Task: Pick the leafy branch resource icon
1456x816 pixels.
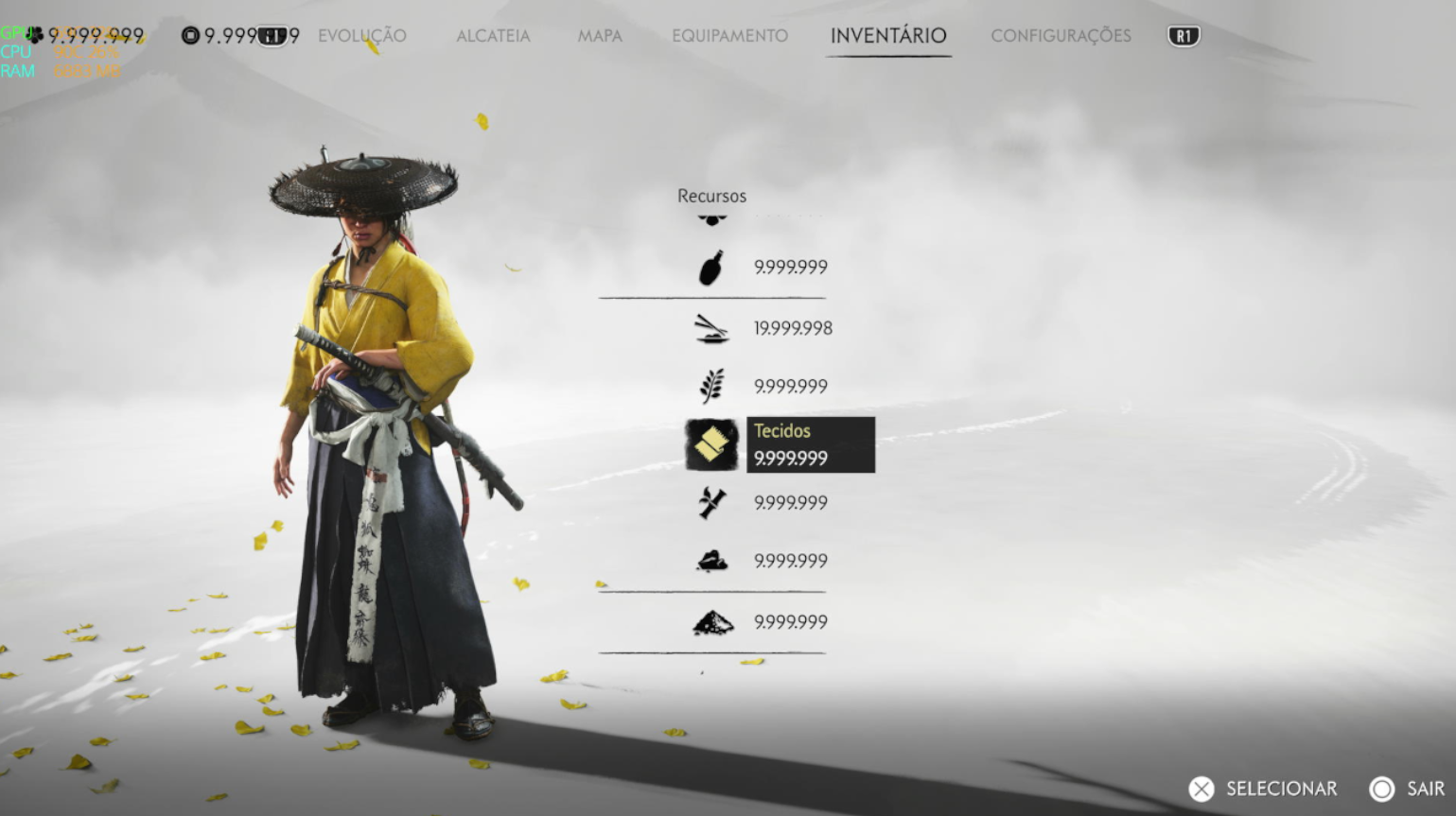Action: pos(711,386)
